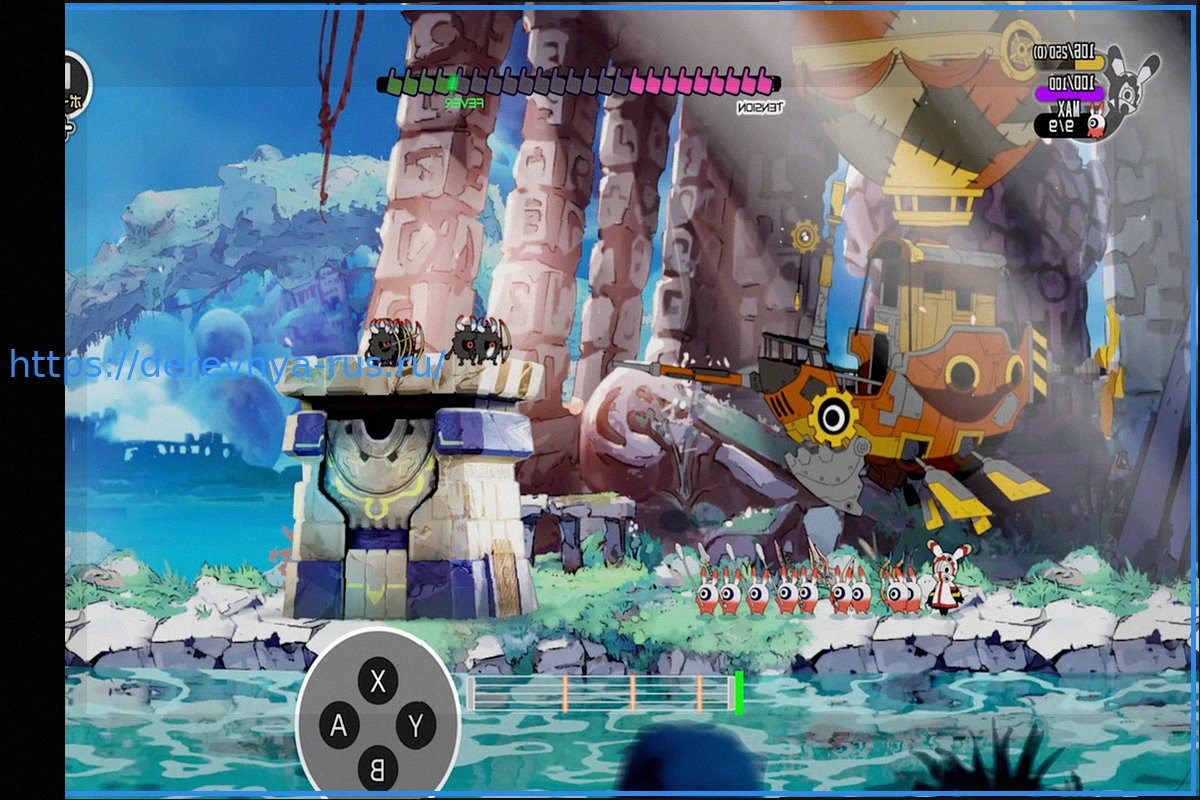This screenshot has width=1200, height=800.
Task: Tap the on-screen B button
Action: pyautogui.click(x=378, y=768)
